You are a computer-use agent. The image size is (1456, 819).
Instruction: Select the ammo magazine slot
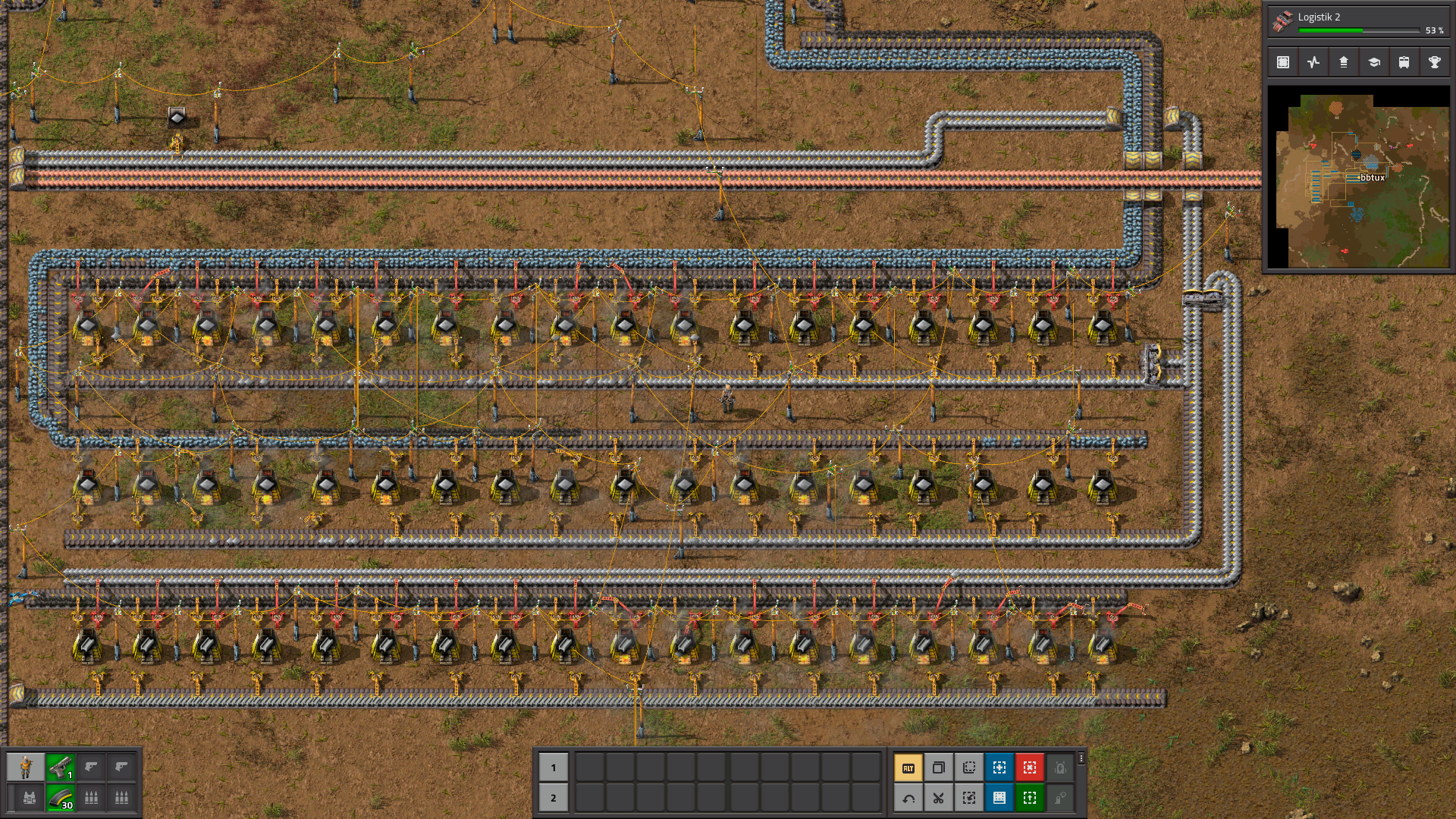[x=61, y=798]
